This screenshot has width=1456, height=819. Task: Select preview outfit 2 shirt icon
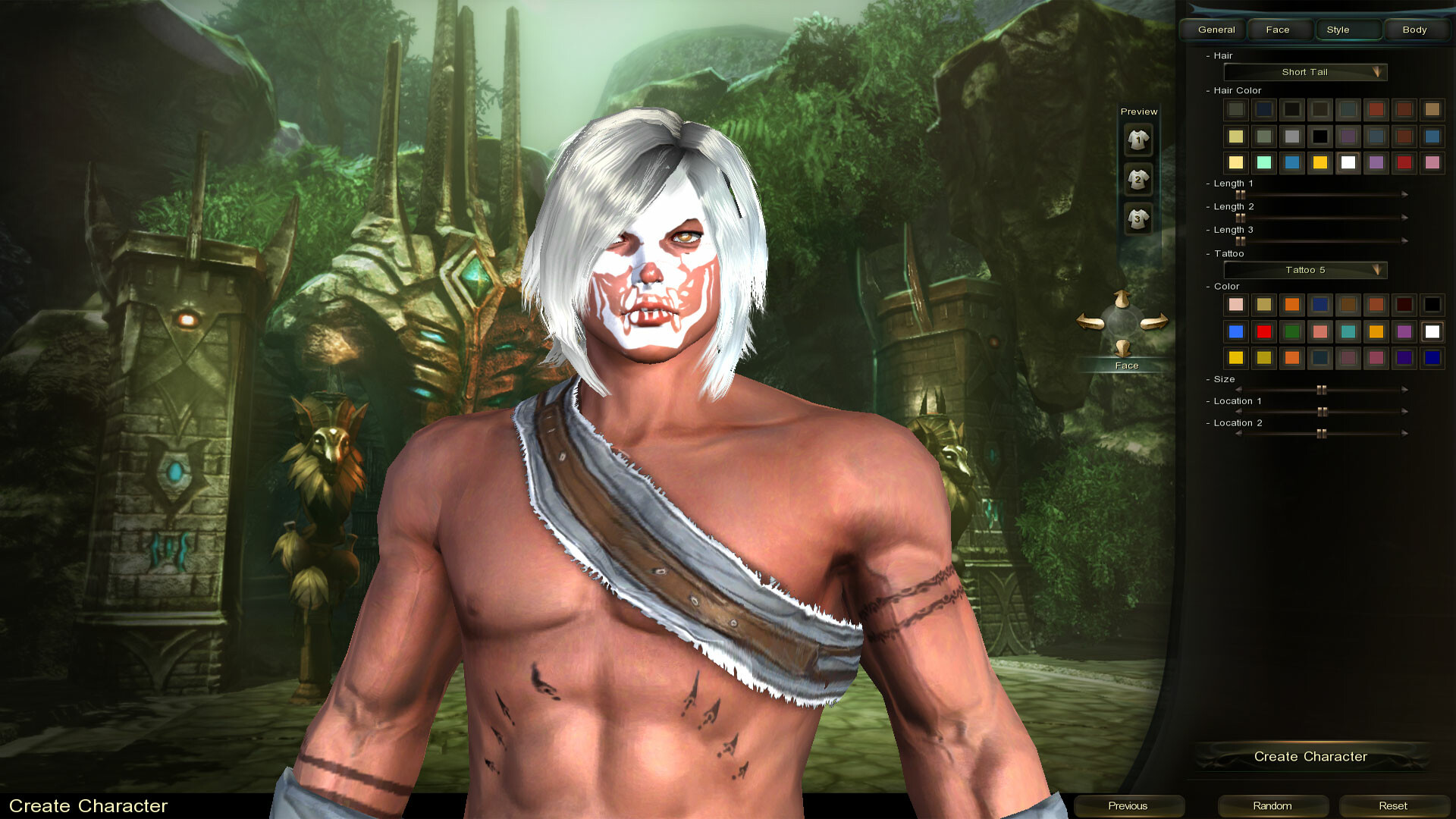tap(1137, 180)
